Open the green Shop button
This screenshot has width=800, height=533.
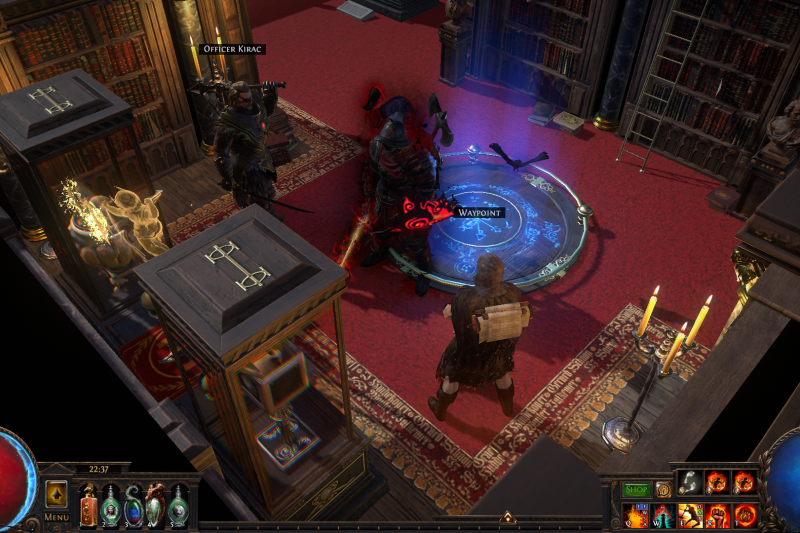click(637, 490)
